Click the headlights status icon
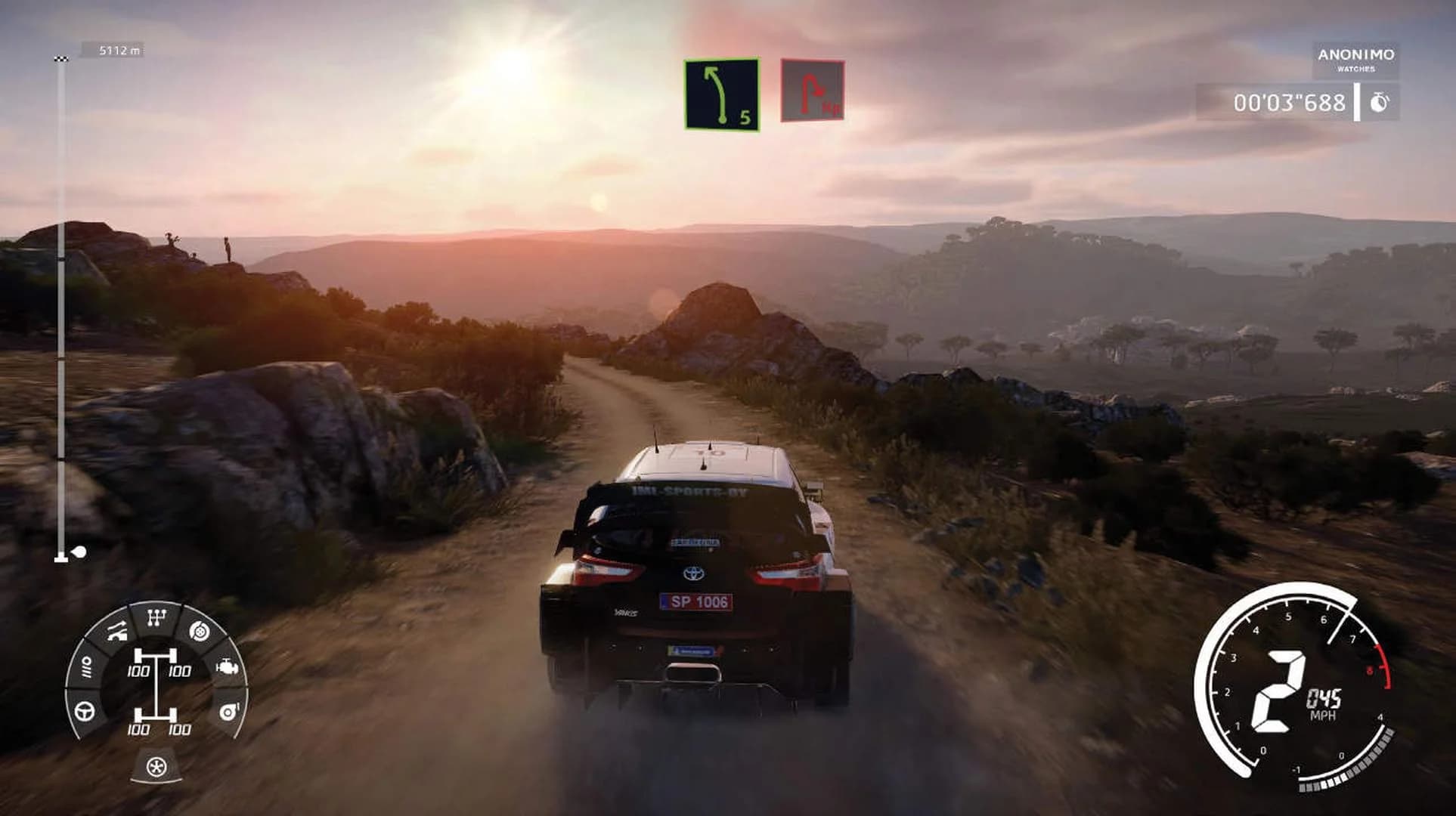This screenshot has height=816, width=1456. point(88,667)
